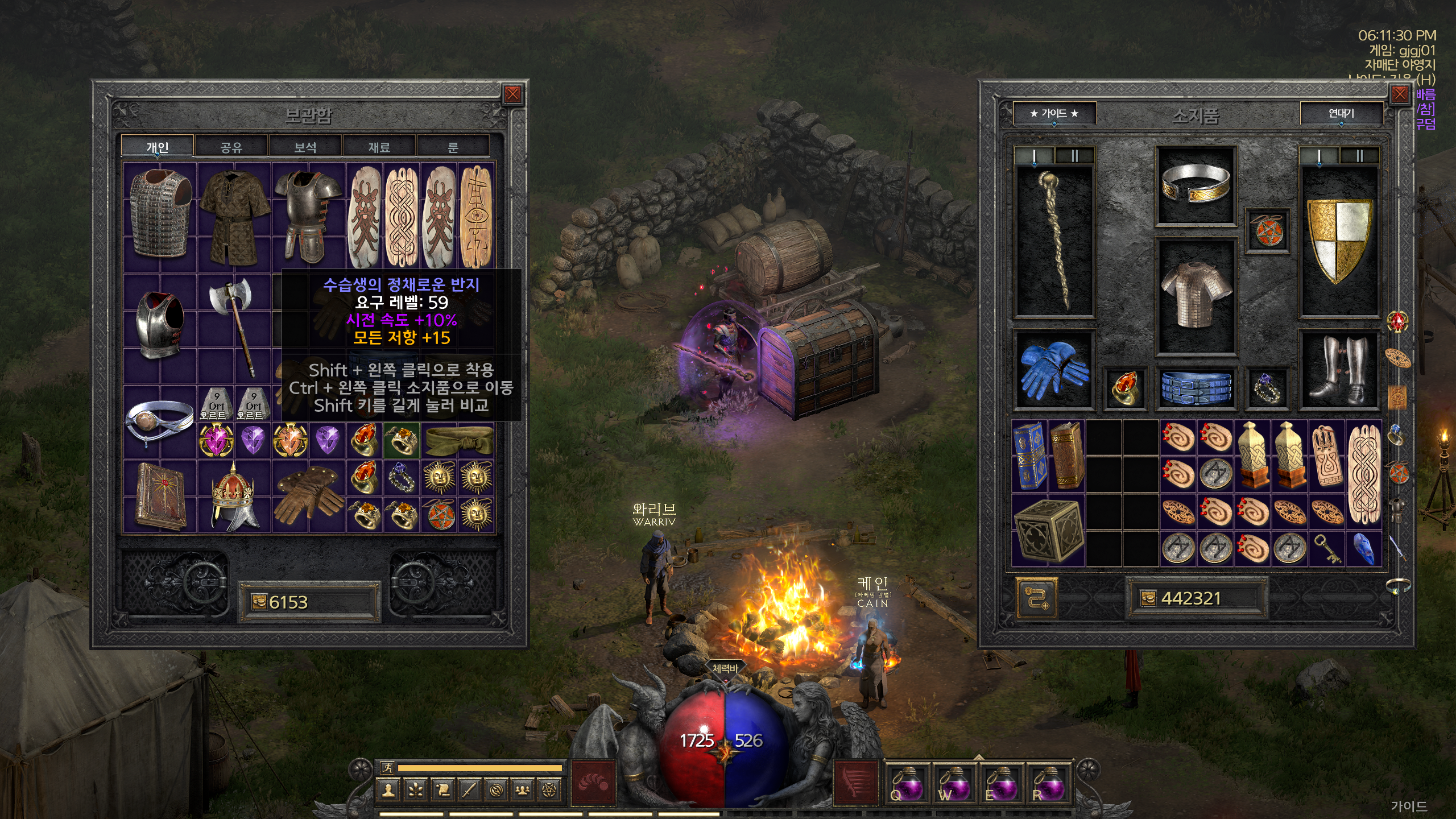
Task: Switch to the 공유 stash tab
Action: [x=231, y=147]
